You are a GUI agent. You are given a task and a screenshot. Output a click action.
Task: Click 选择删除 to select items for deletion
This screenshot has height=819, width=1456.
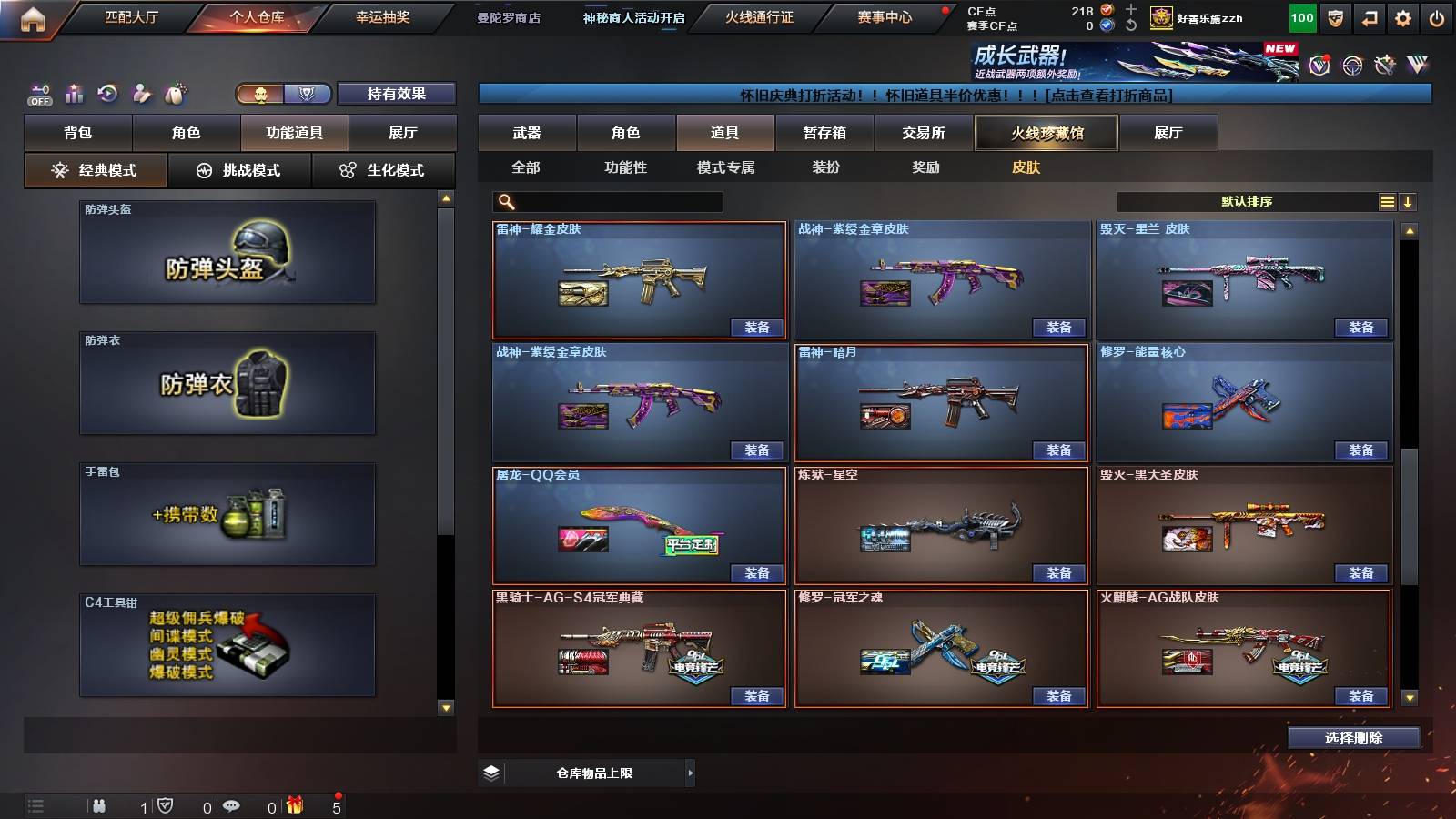point(1352,737)
